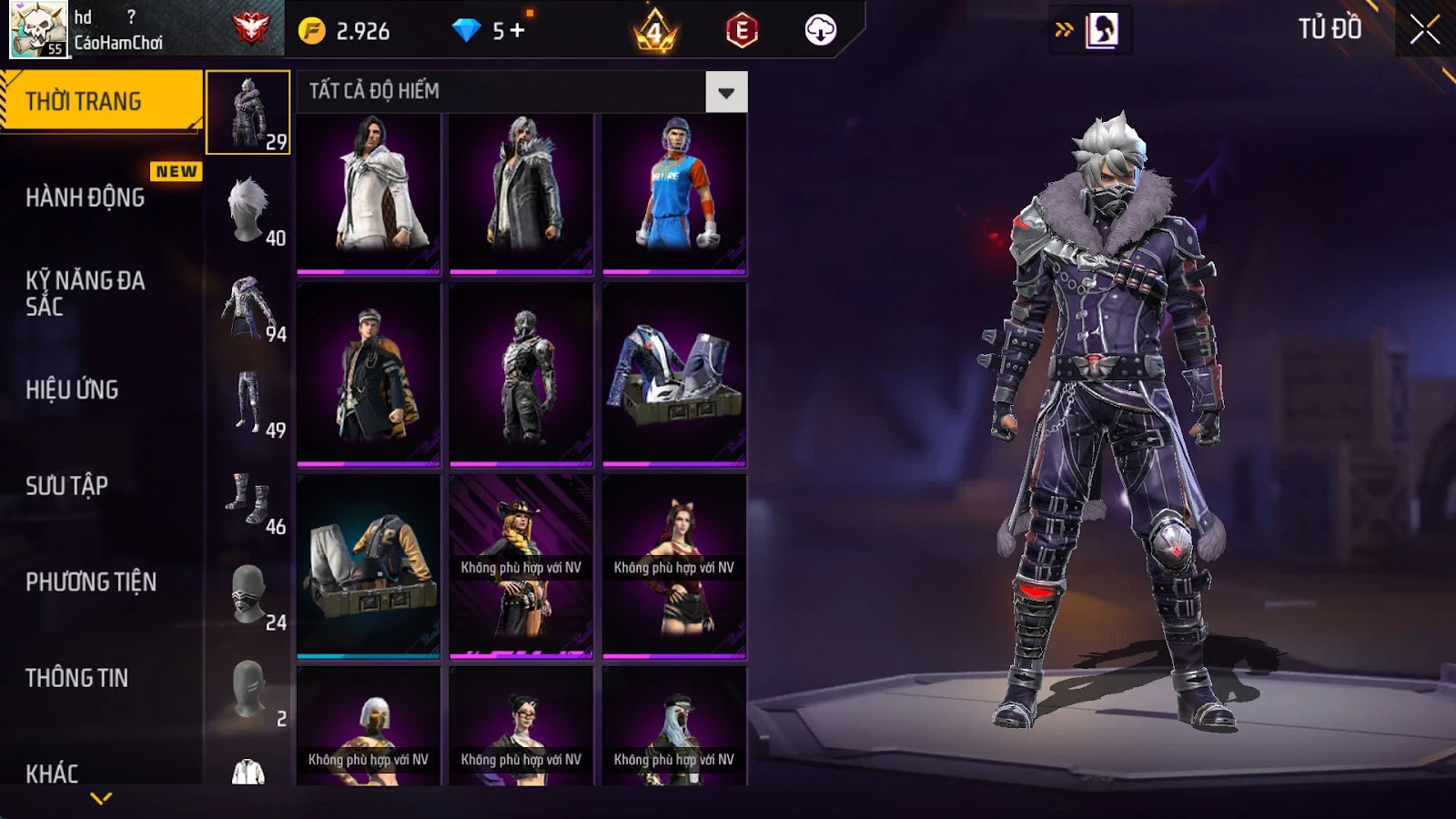
Task: Select the boots subcategory showing 46
Action: coord(248,499)
